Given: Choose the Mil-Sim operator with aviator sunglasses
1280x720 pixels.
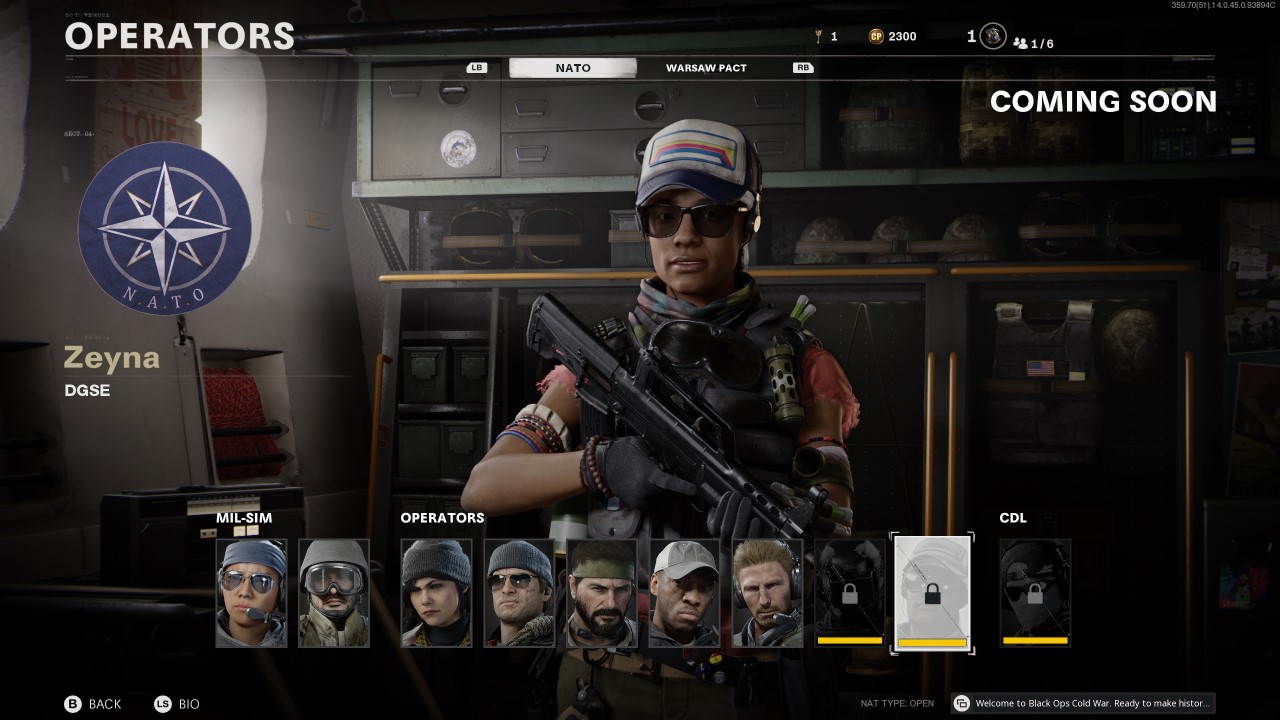Looking at the screenshot, I should tap(251, 593).
